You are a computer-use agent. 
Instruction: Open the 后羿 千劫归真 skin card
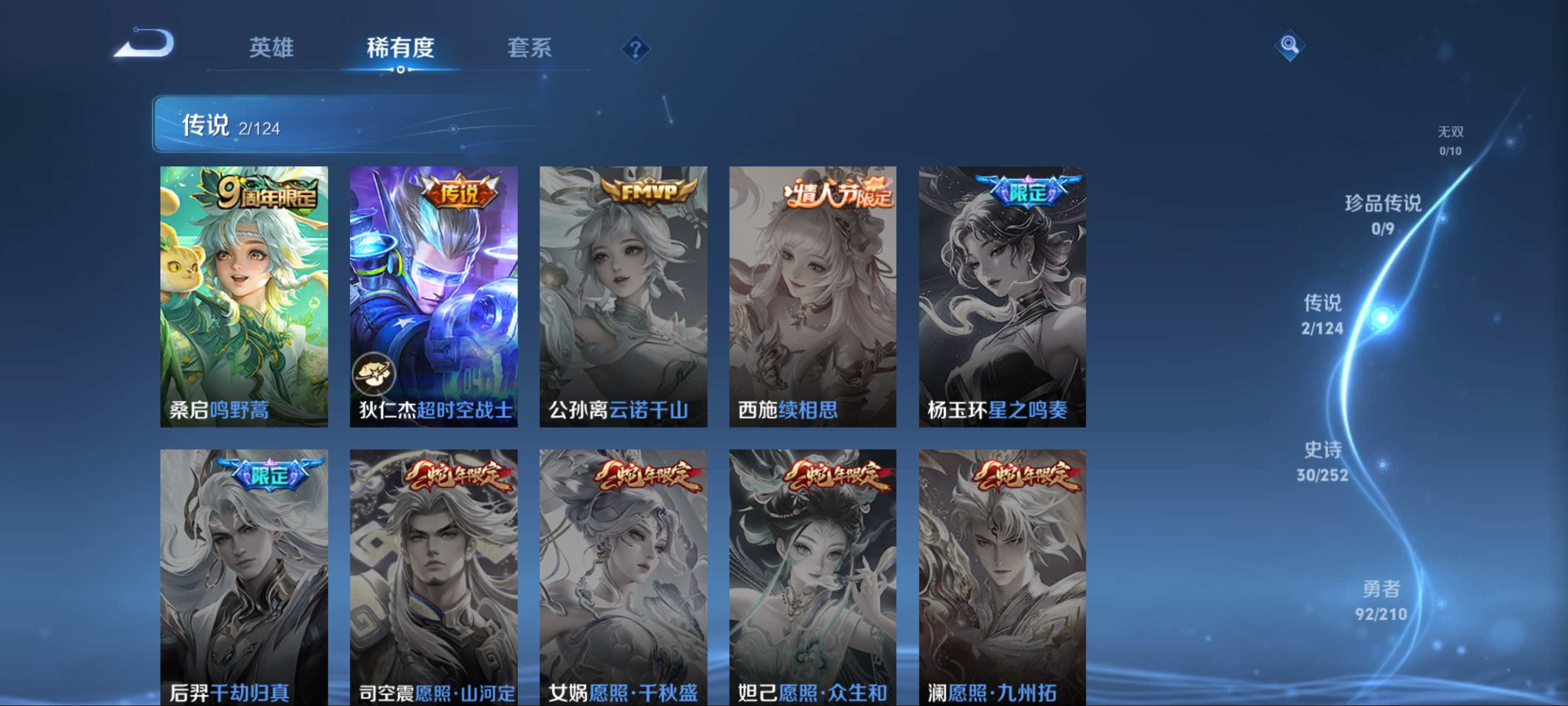[244, 577]
